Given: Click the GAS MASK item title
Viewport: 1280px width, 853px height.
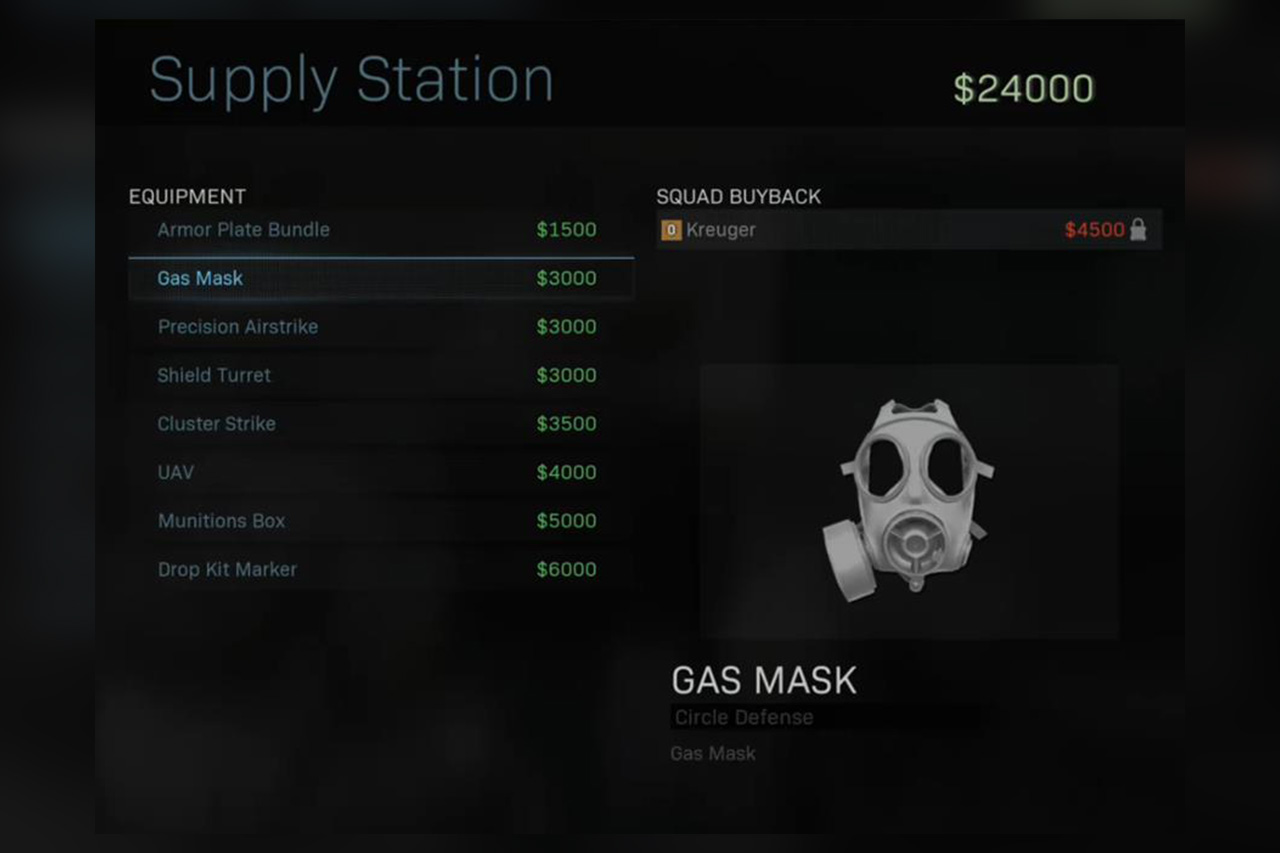Looking at the screenshot, I should pyautogui.click(x=763, y=680).
